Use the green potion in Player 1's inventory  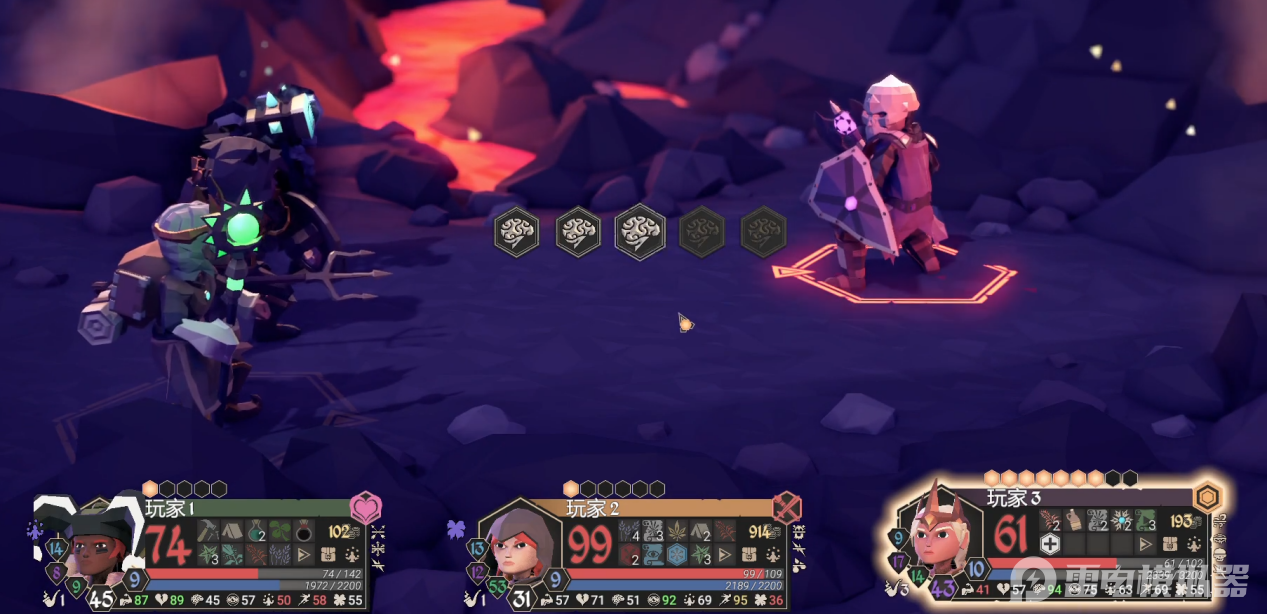[x=256, y=532]
